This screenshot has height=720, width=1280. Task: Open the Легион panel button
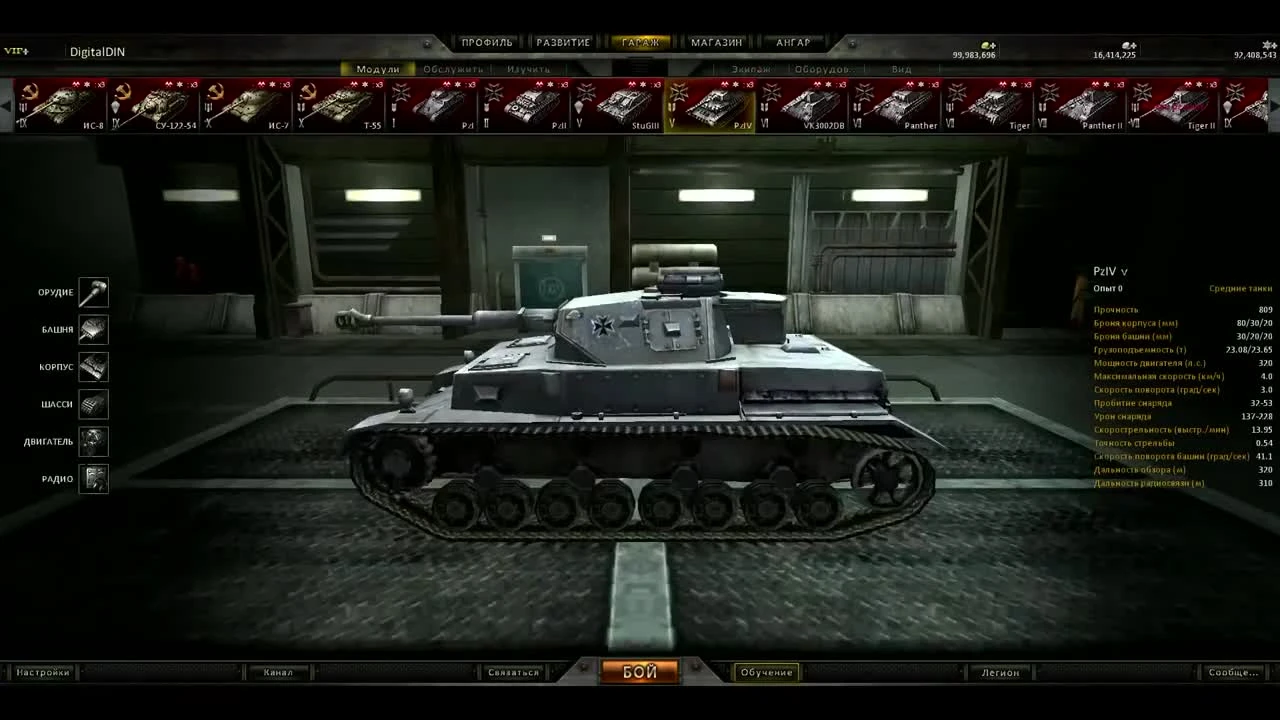pos(999,672)
